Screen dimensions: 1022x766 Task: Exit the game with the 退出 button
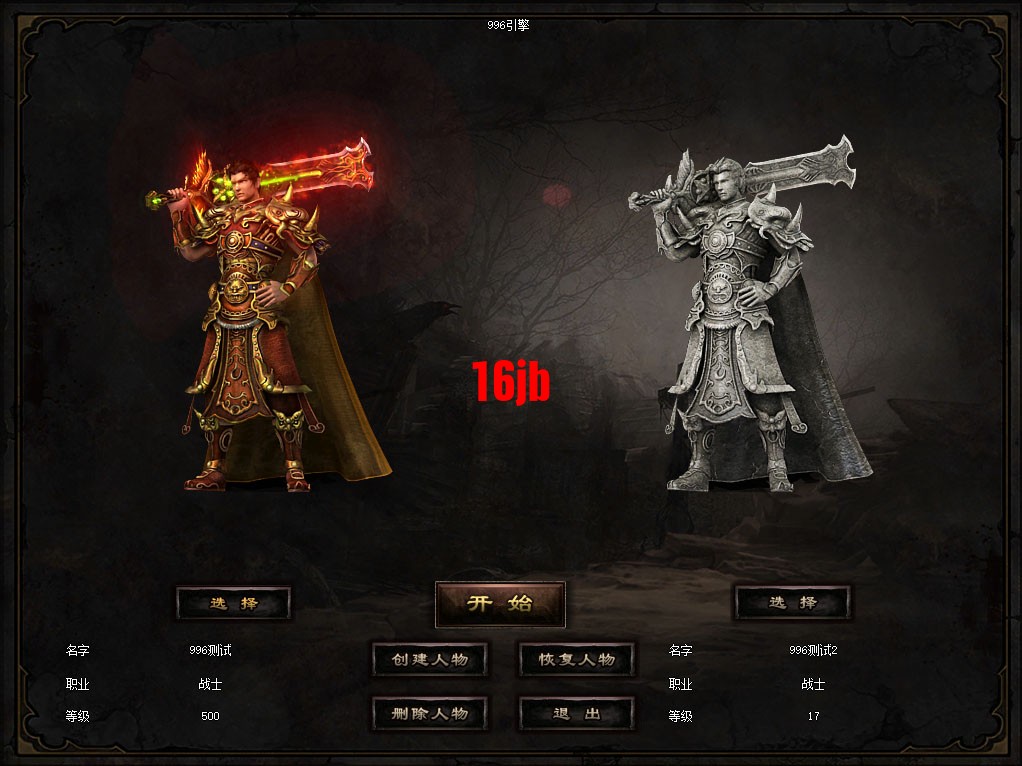coord(576,714)
